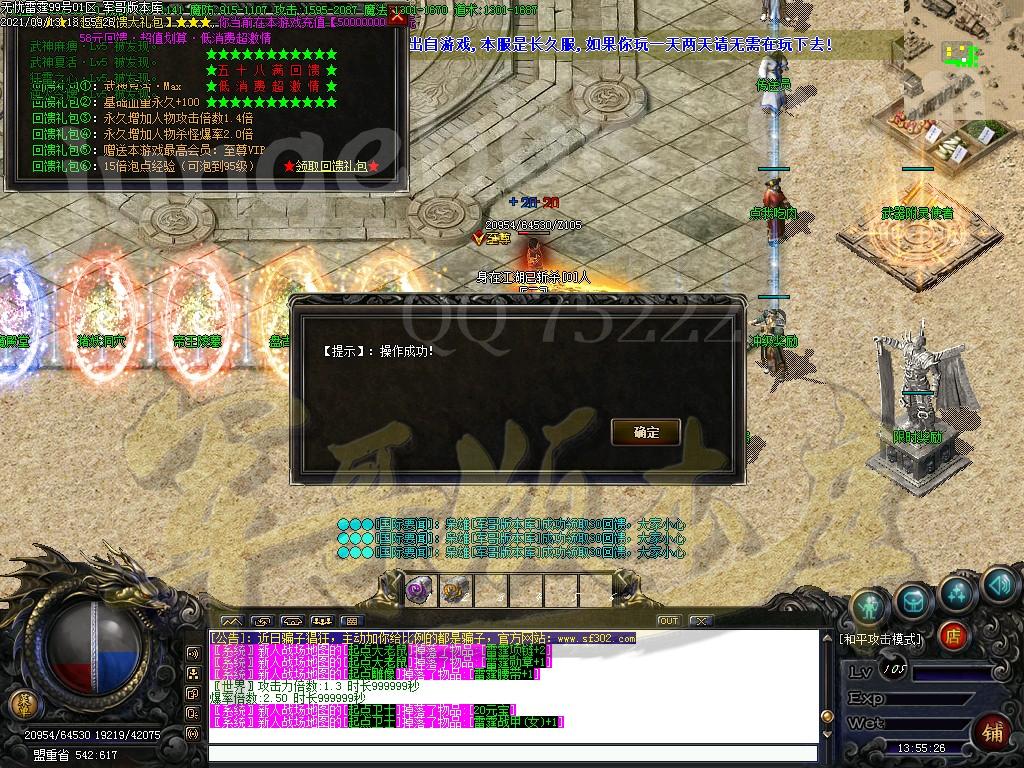Select the gold-pattern stone item in the hotbar
The image size is (1024, 768).
coord(455,591)
